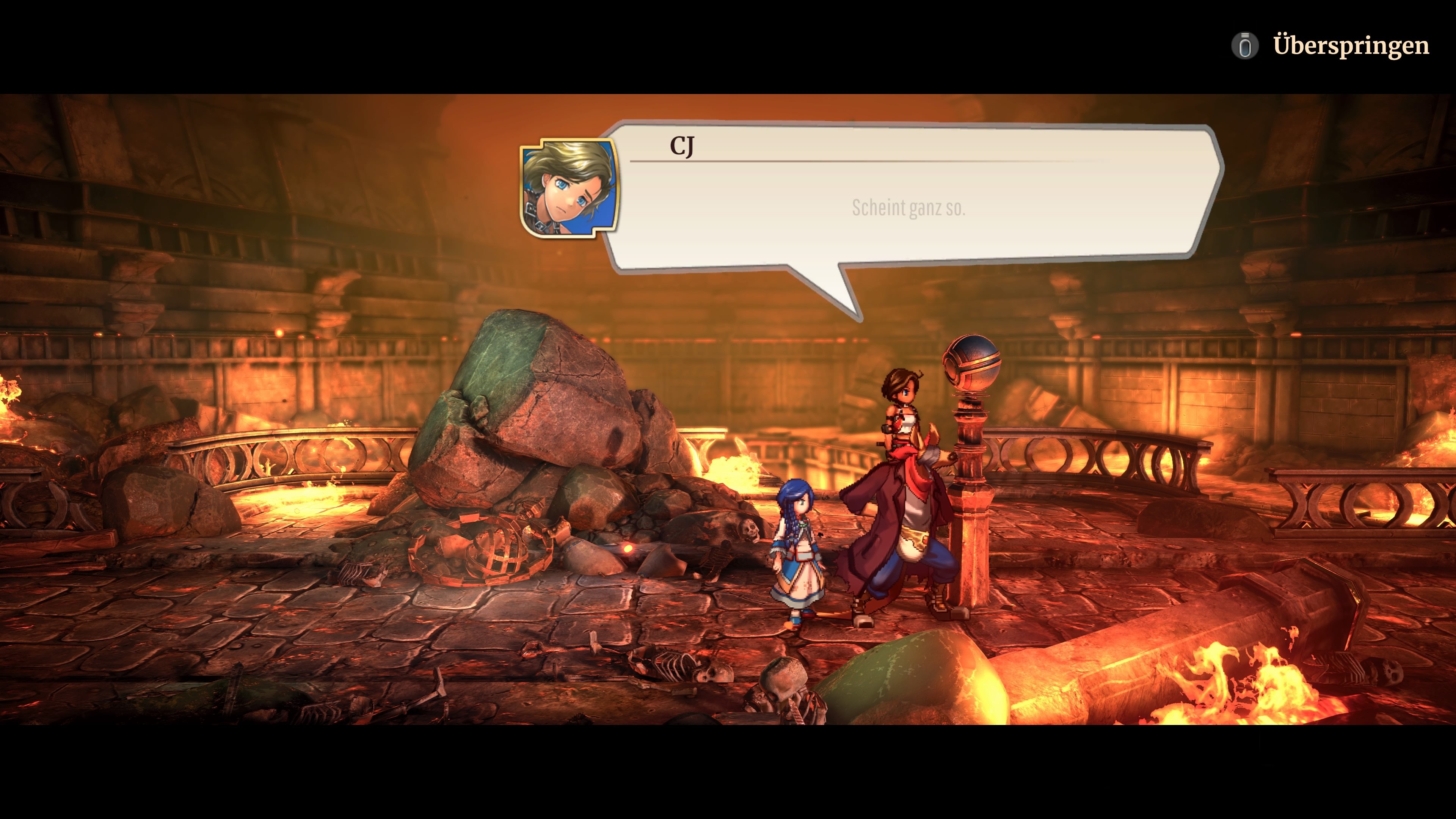Advance CJ's dialogue speech bubble
Viewport: 1456px width, 819px height.
click(908, 207)
